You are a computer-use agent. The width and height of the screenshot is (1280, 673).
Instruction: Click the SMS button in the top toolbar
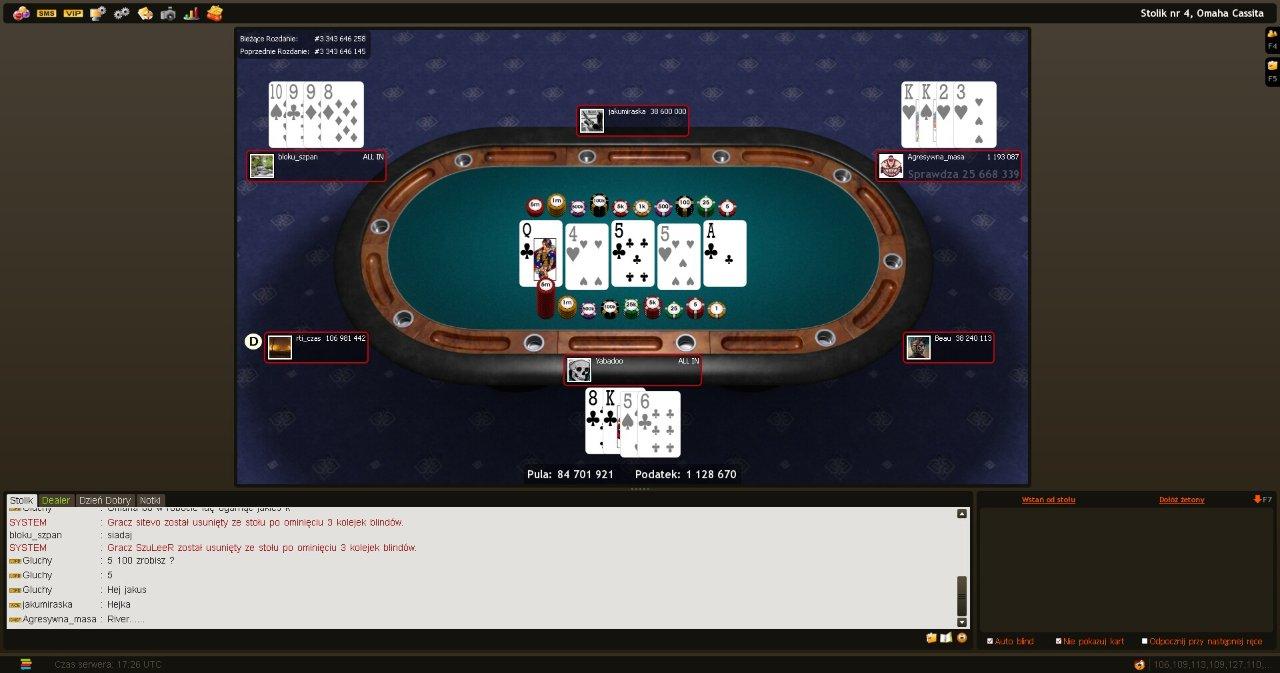[46, 13]
